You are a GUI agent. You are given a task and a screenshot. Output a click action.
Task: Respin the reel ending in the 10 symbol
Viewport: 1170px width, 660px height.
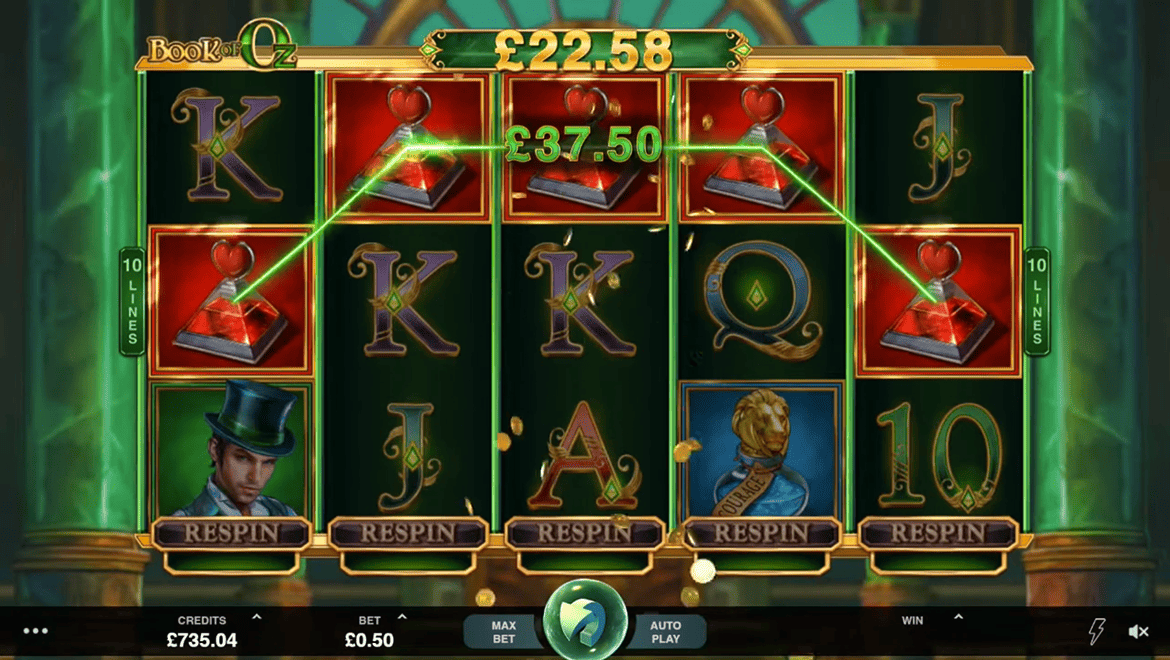tap(937, 534)
